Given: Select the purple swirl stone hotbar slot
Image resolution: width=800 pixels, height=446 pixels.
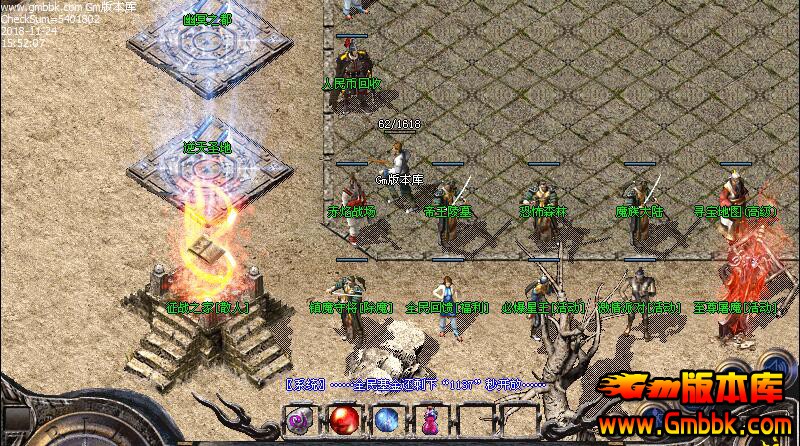Looking at the screenshot, I should click(x=299, y=421).
